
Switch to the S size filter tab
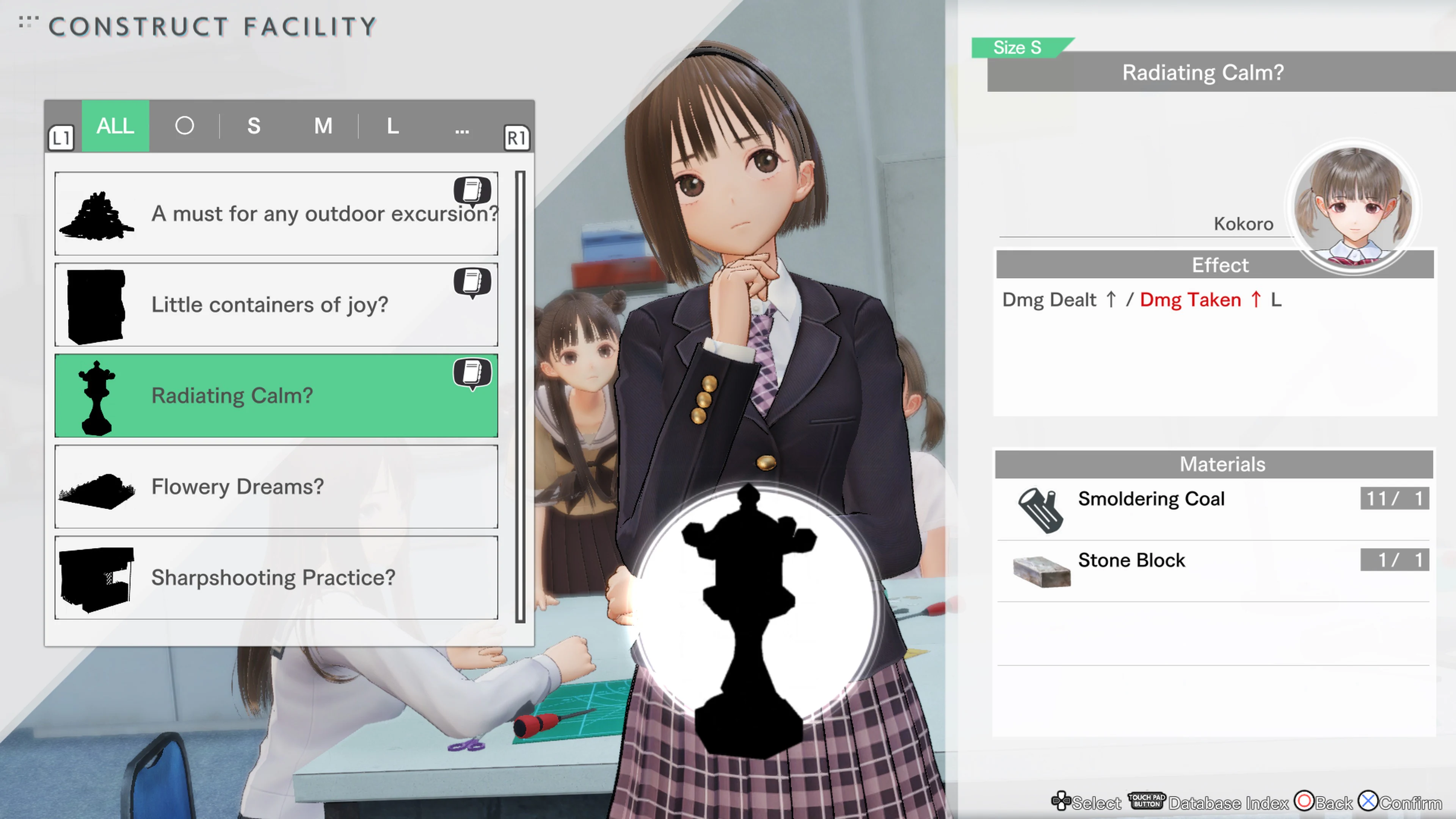(254, 126)
